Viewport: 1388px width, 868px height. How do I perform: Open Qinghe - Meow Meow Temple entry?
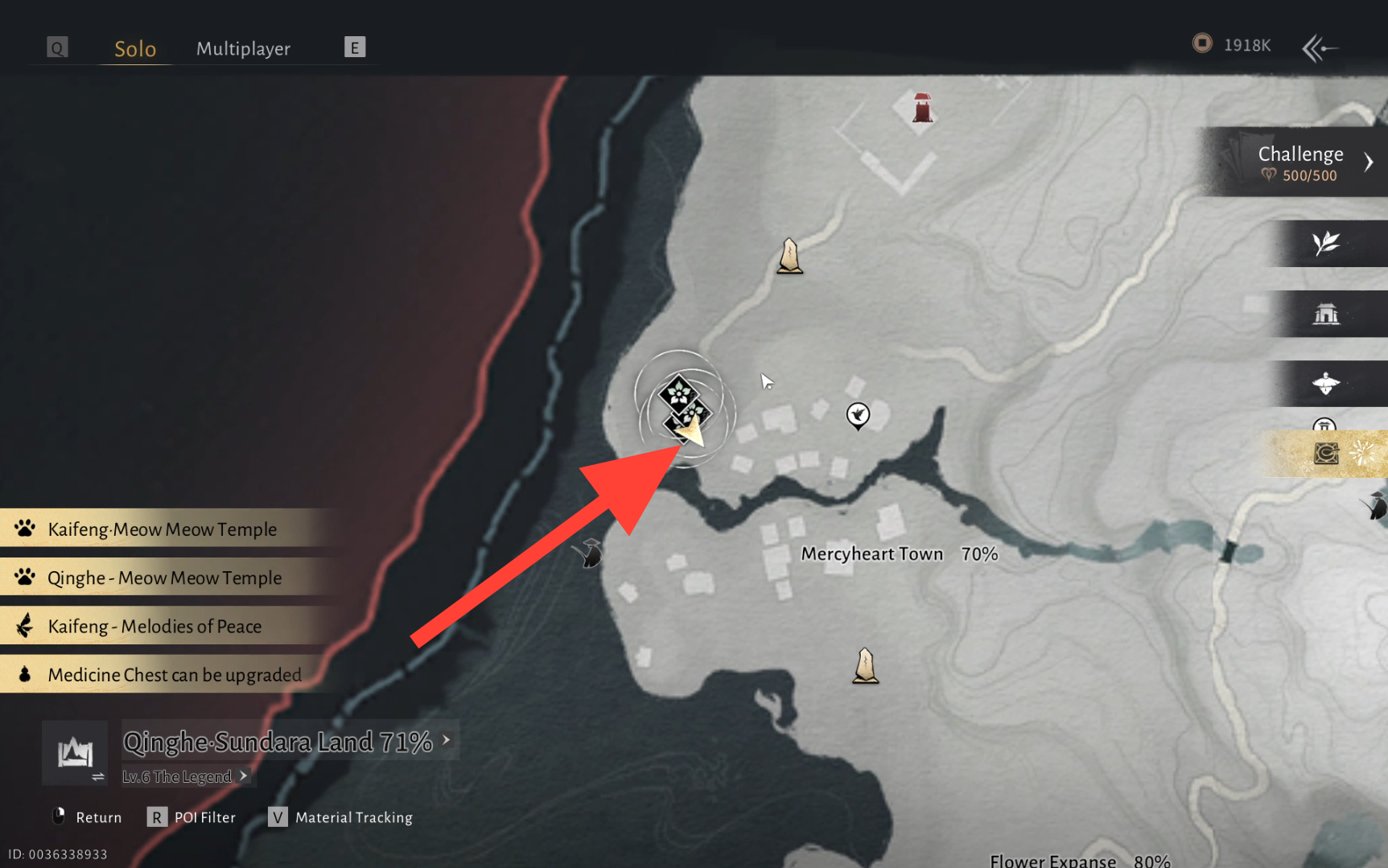pos(164,578)
